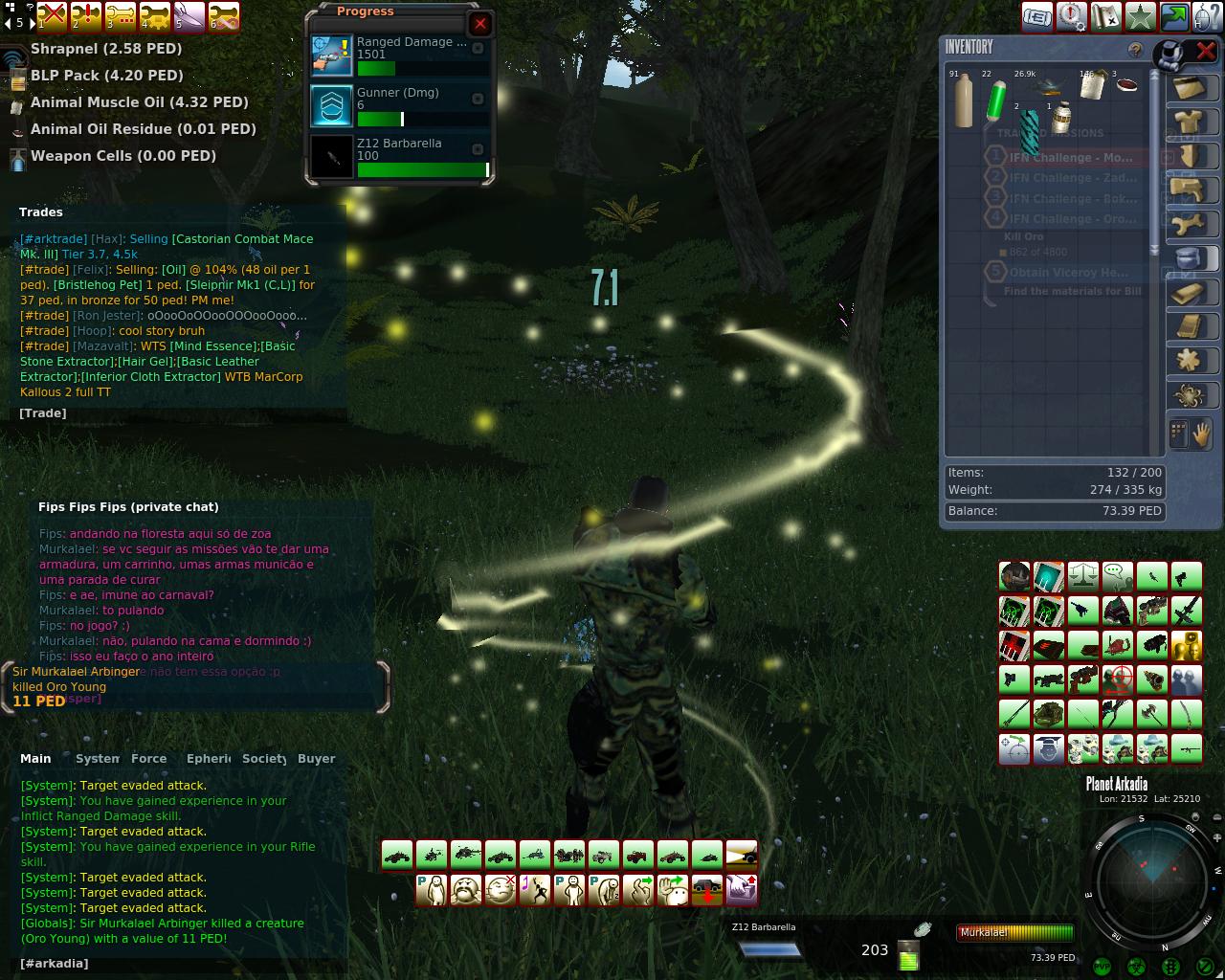Switch to the Force chat tab
The width and height of the screenshot is (1225, 980).
point(148,759)
